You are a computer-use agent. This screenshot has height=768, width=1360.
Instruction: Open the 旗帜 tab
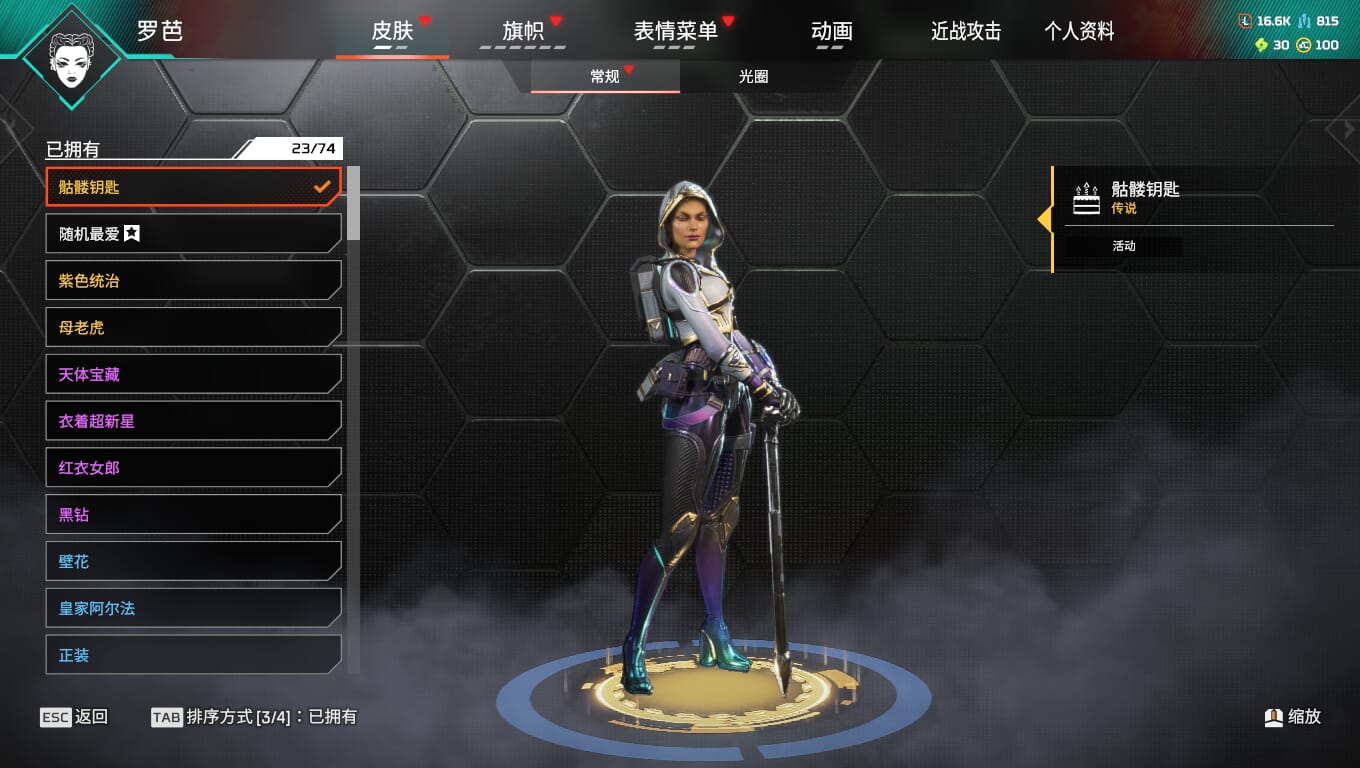(523, 32)
